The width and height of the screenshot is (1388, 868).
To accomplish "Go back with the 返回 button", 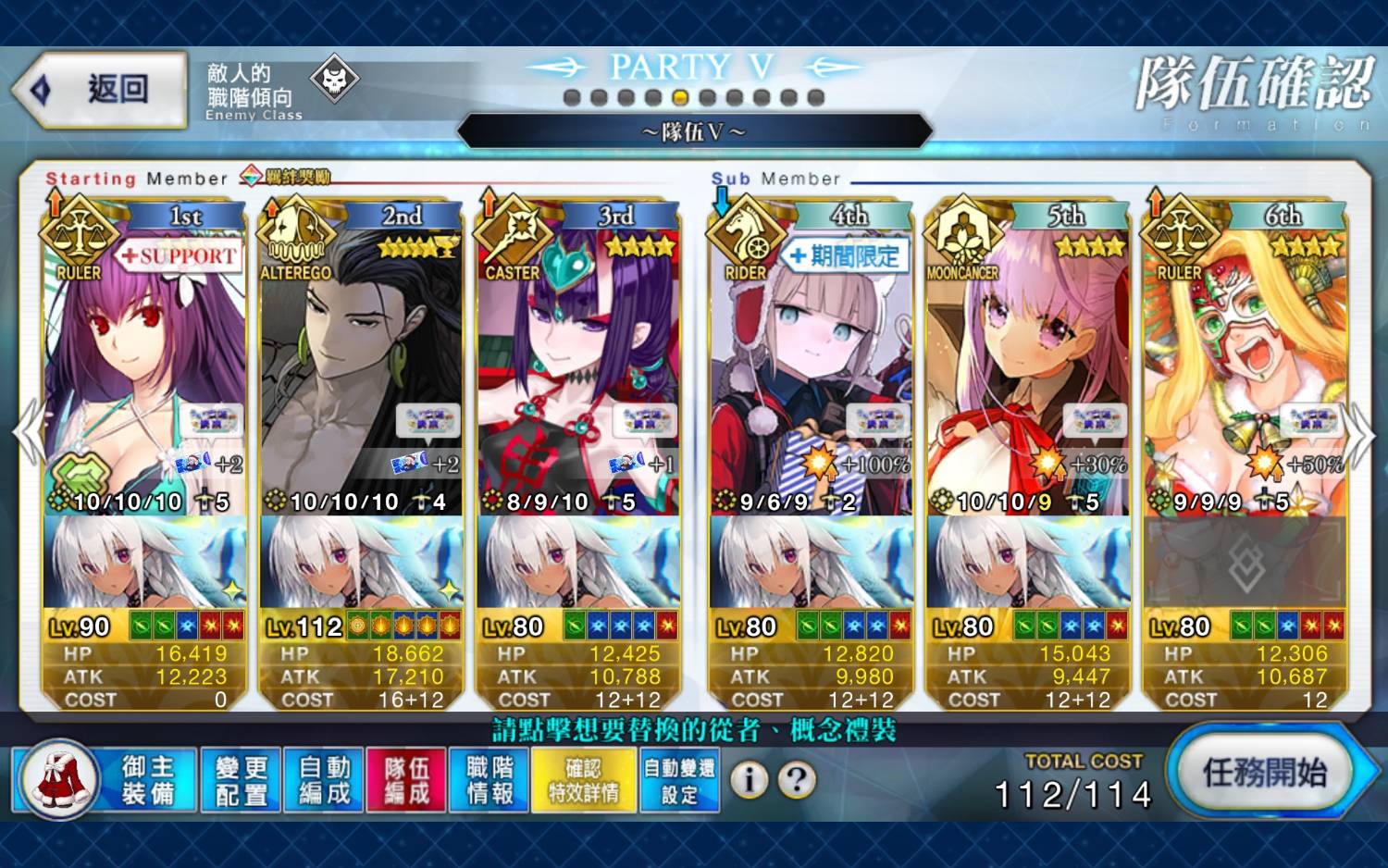I will (x=100, y=90).
